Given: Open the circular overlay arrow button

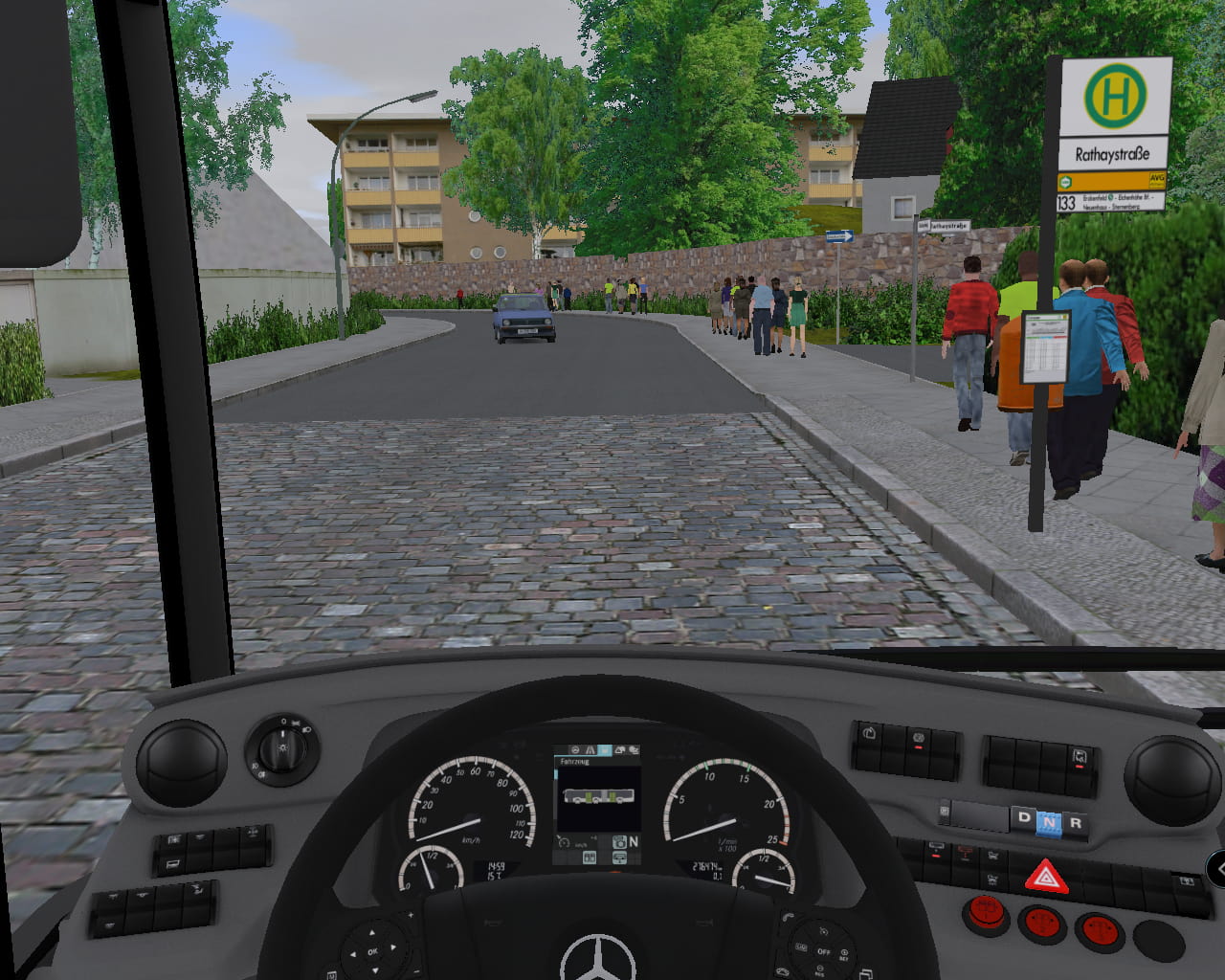Looking at the screenshot, I should (x=1217, y=869).
